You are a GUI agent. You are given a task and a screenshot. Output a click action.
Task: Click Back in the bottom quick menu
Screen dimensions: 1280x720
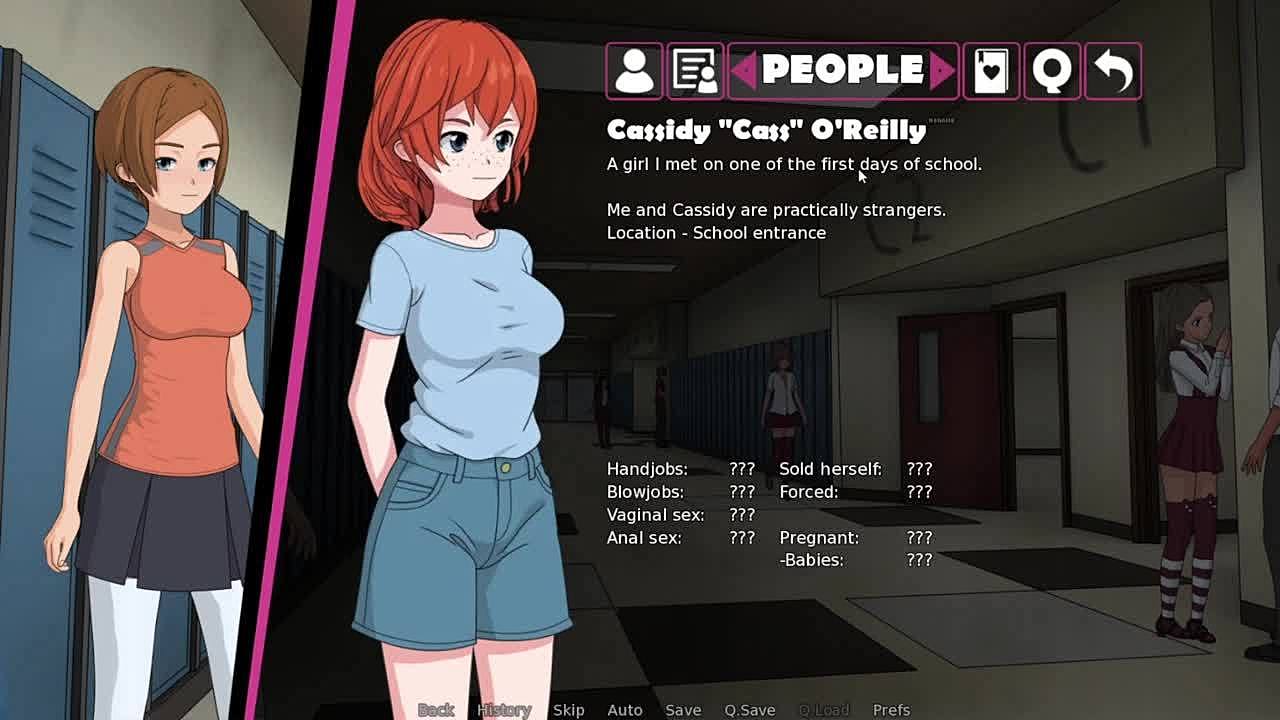pyautogui.click(x=436, y=710)
